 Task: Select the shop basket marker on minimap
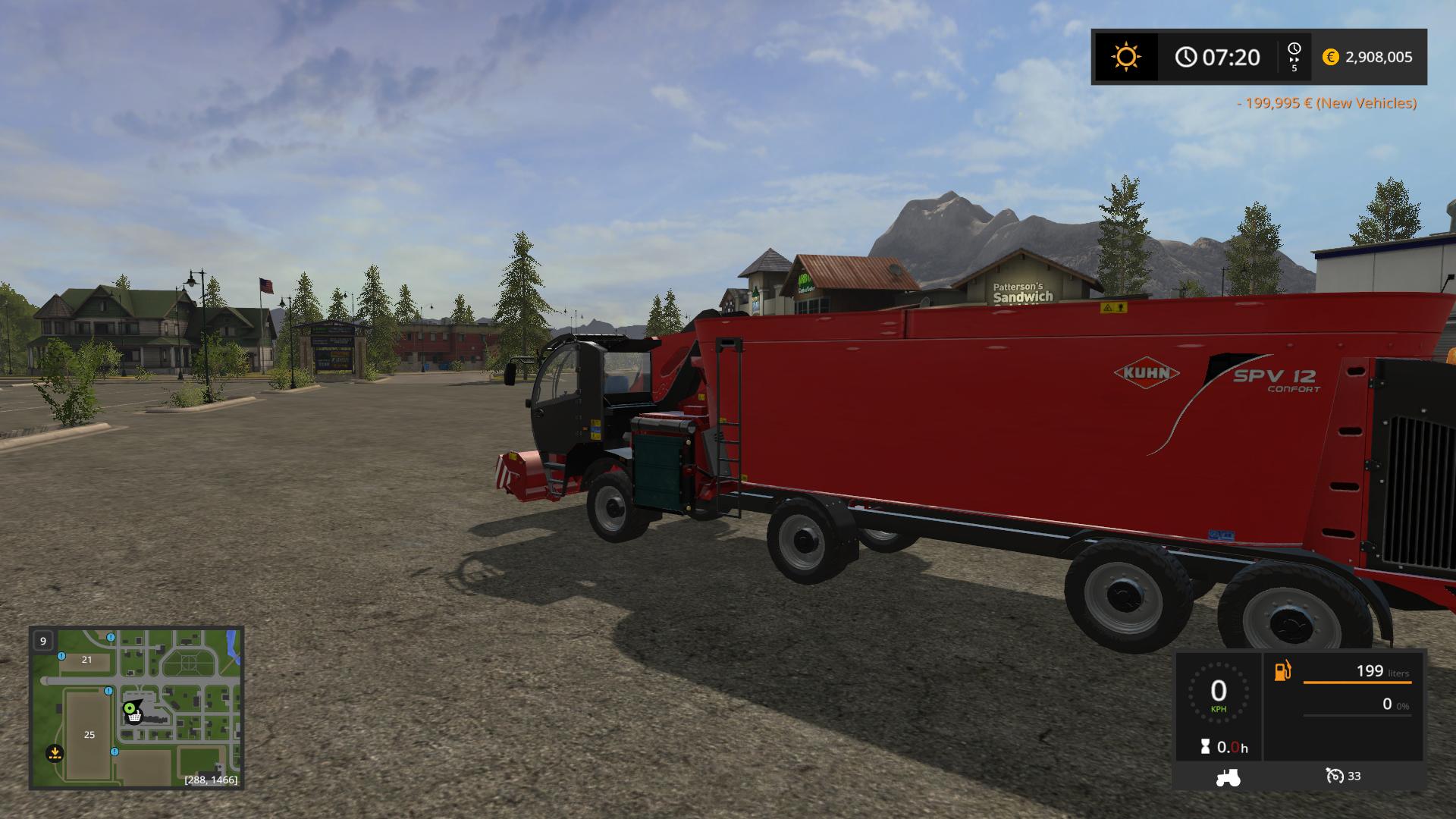135,717
